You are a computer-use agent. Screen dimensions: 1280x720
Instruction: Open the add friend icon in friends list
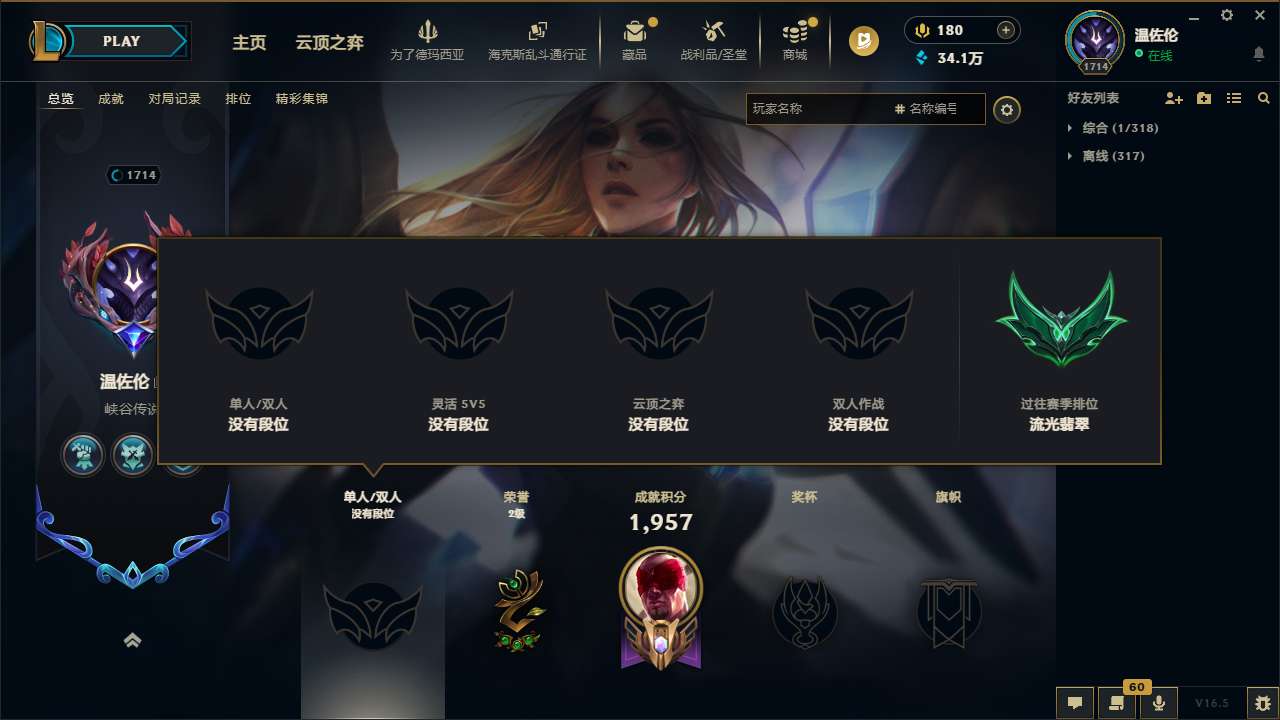(x=1173, y=98)
